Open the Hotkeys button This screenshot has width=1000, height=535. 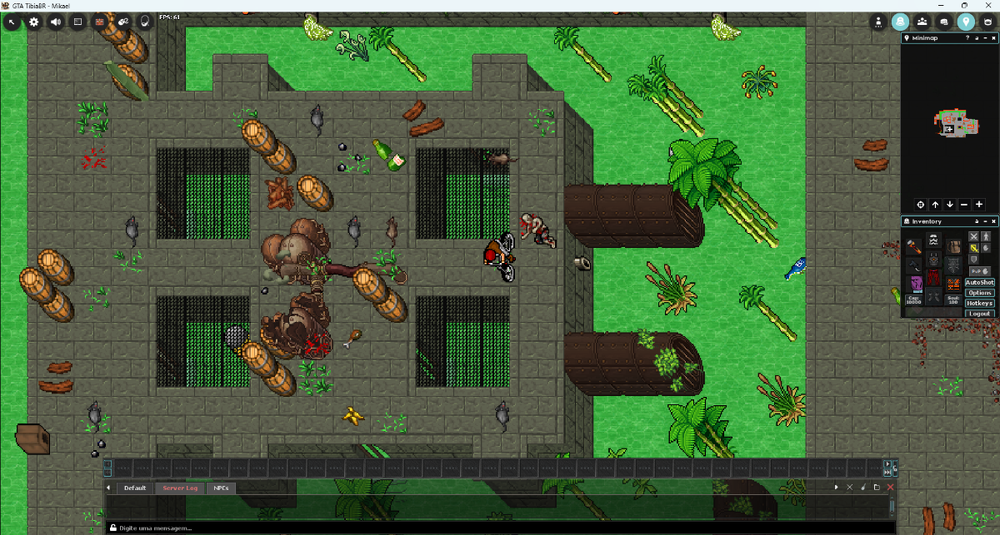pyautogui.click(x=979, y=303)
